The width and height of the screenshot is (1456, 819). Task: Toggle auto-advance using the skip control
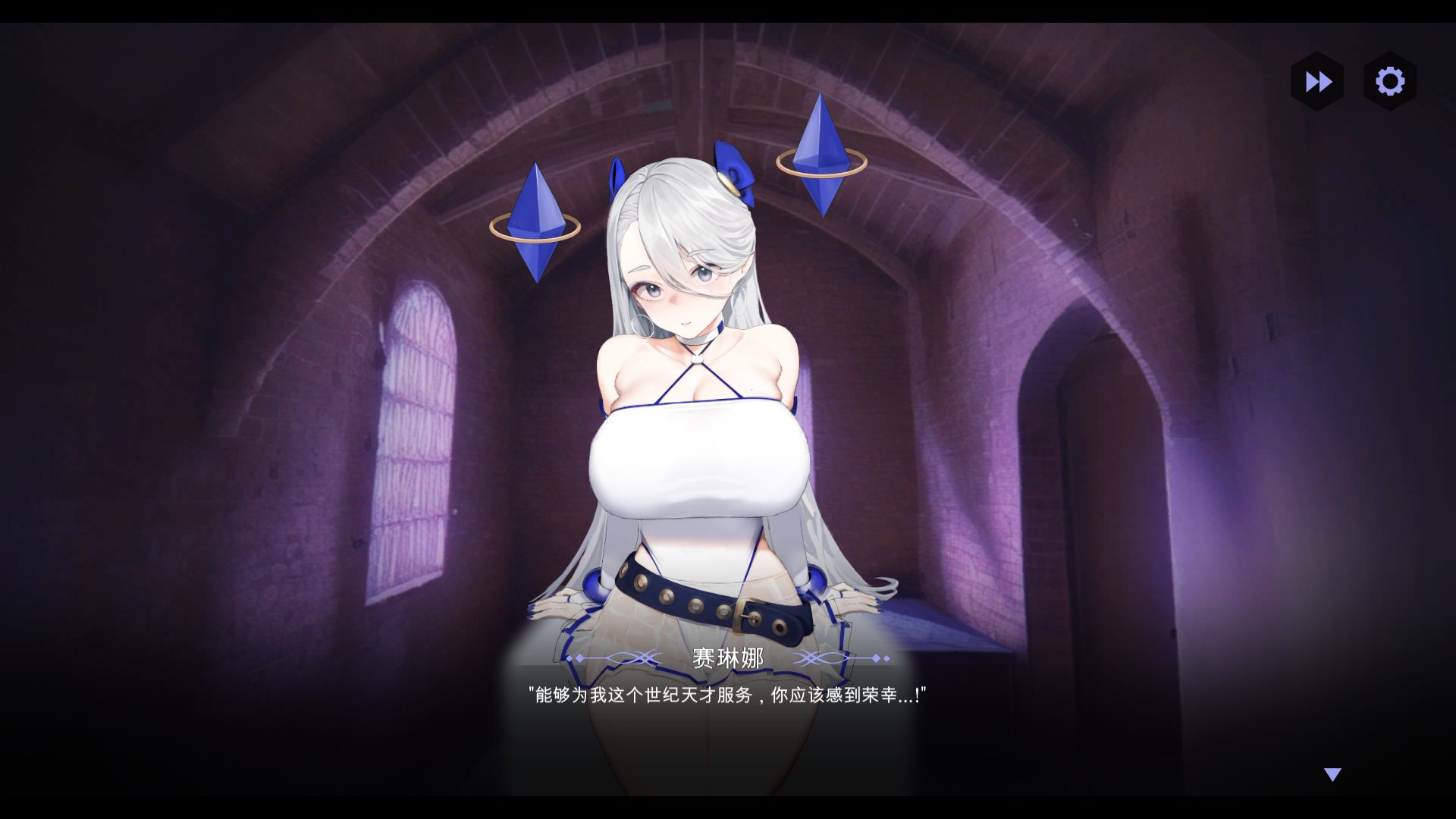pyautogui.click(x=1317, y=82)
